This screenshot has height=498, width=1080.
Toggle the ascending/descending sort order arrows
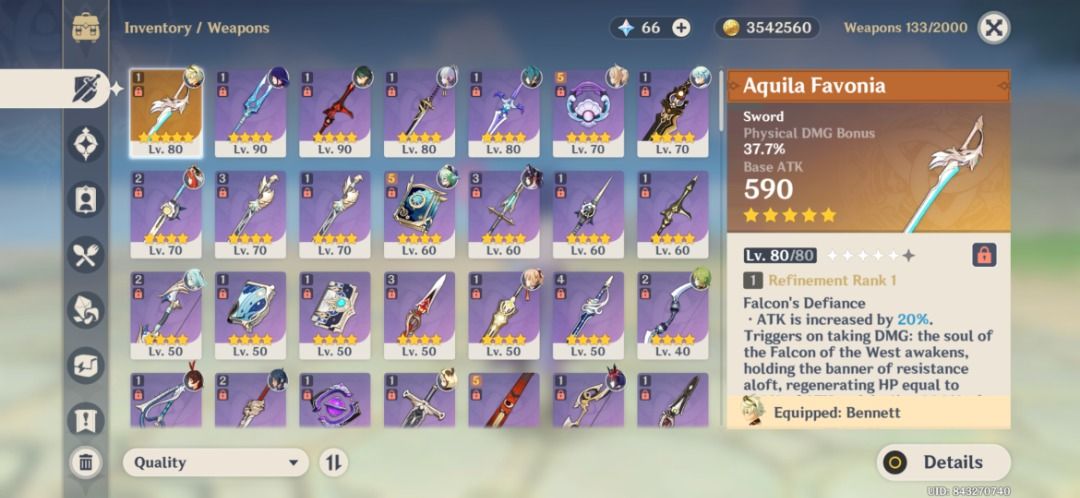[334, 462]
